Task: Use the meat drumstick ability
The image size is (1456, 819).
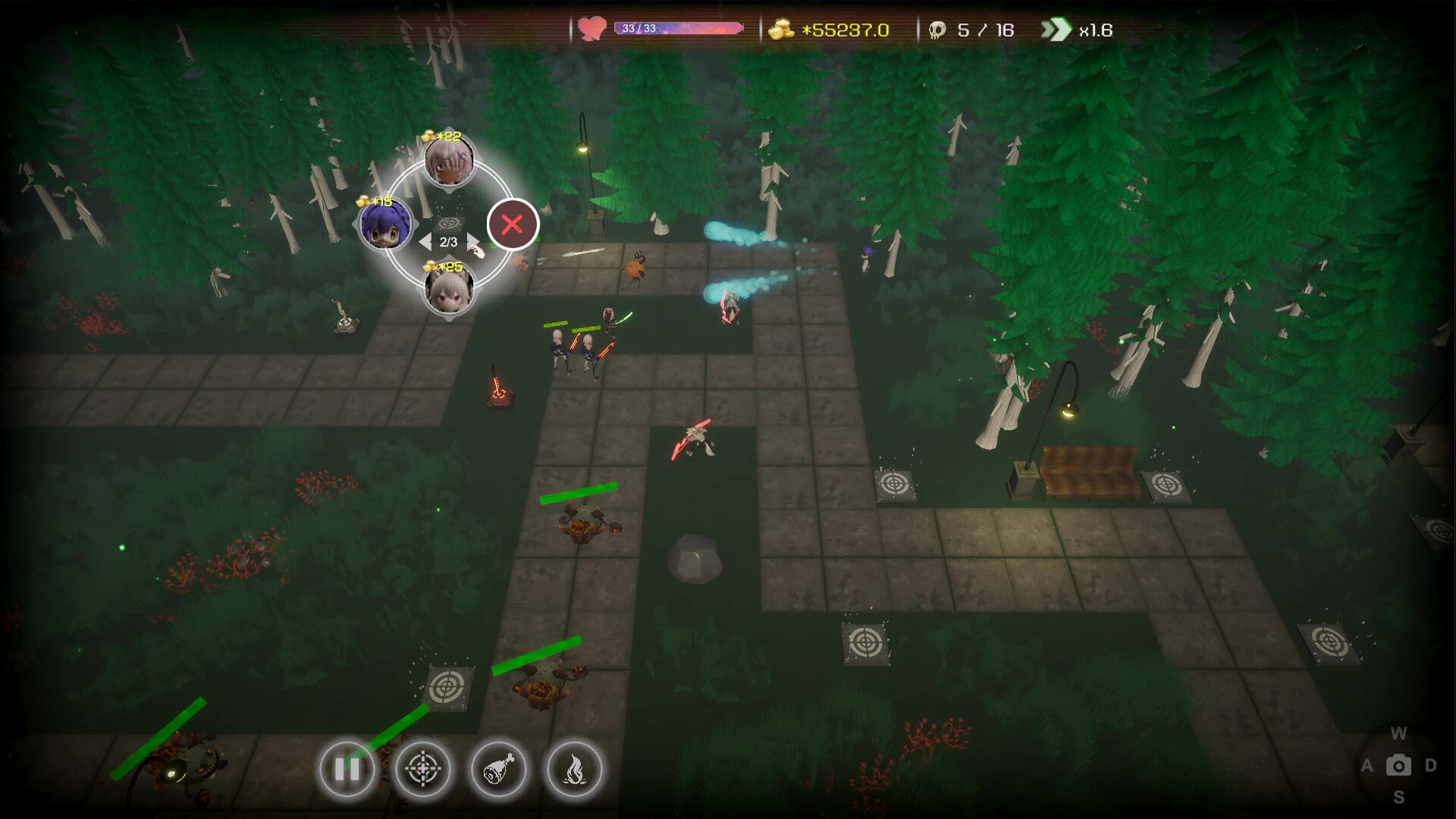Action: [x=498, y=770]
